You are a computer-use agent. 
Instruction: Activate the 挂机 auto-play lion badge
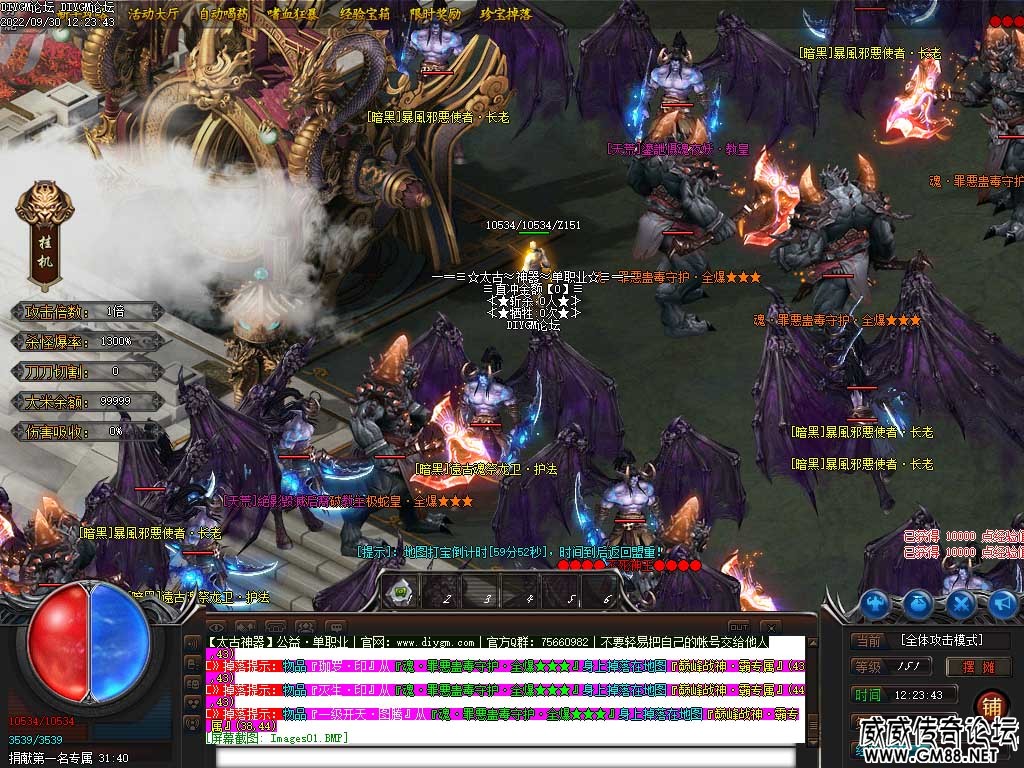45,231
